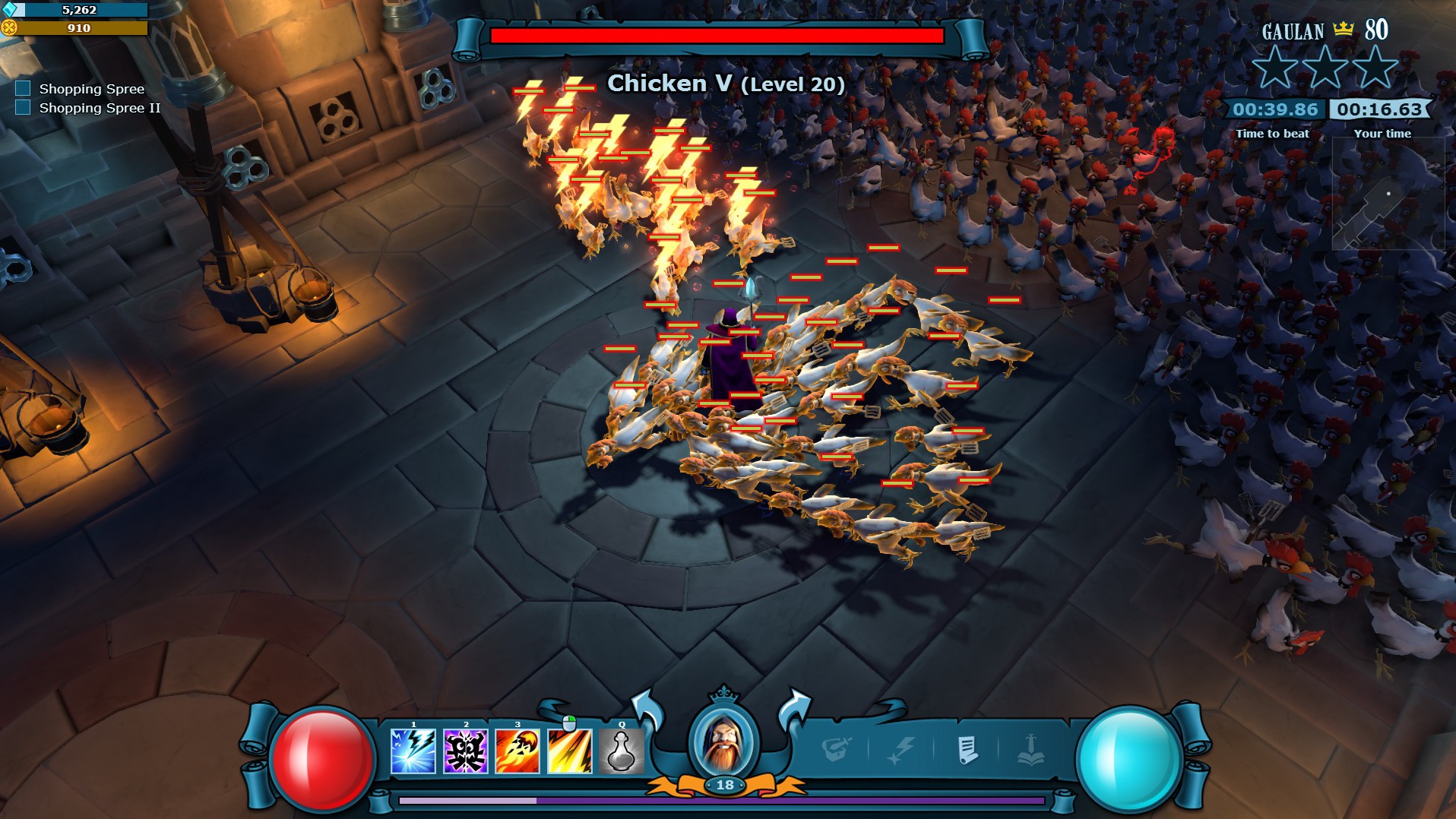1456x819 pixels.
Task: Cast the purple skull curse ability
Action: [x=465, y=751]
